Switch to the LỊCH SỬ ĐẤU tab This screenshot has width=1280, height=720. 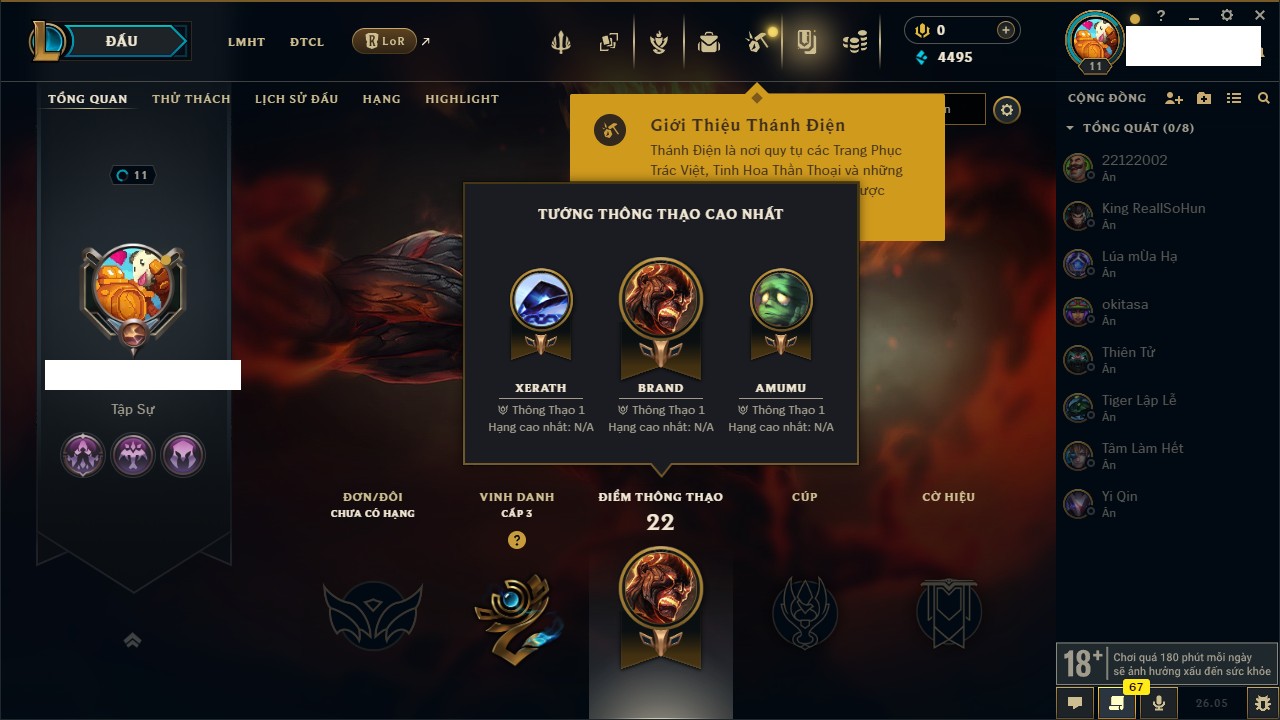pyautogui.click(x=296, y=99)
